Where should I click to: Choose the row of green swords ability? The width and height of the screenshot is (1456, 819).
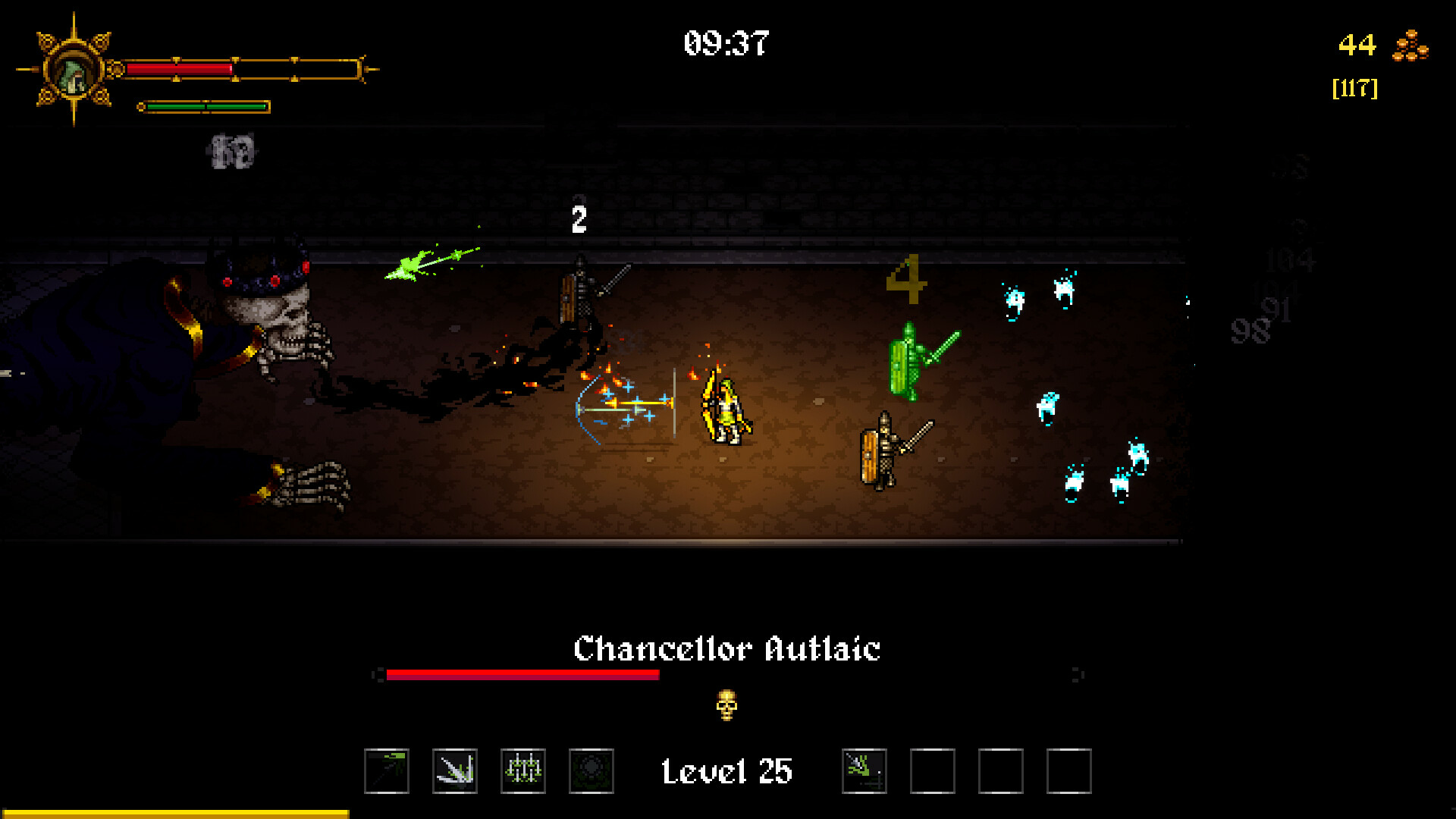(x=523, y=771)
